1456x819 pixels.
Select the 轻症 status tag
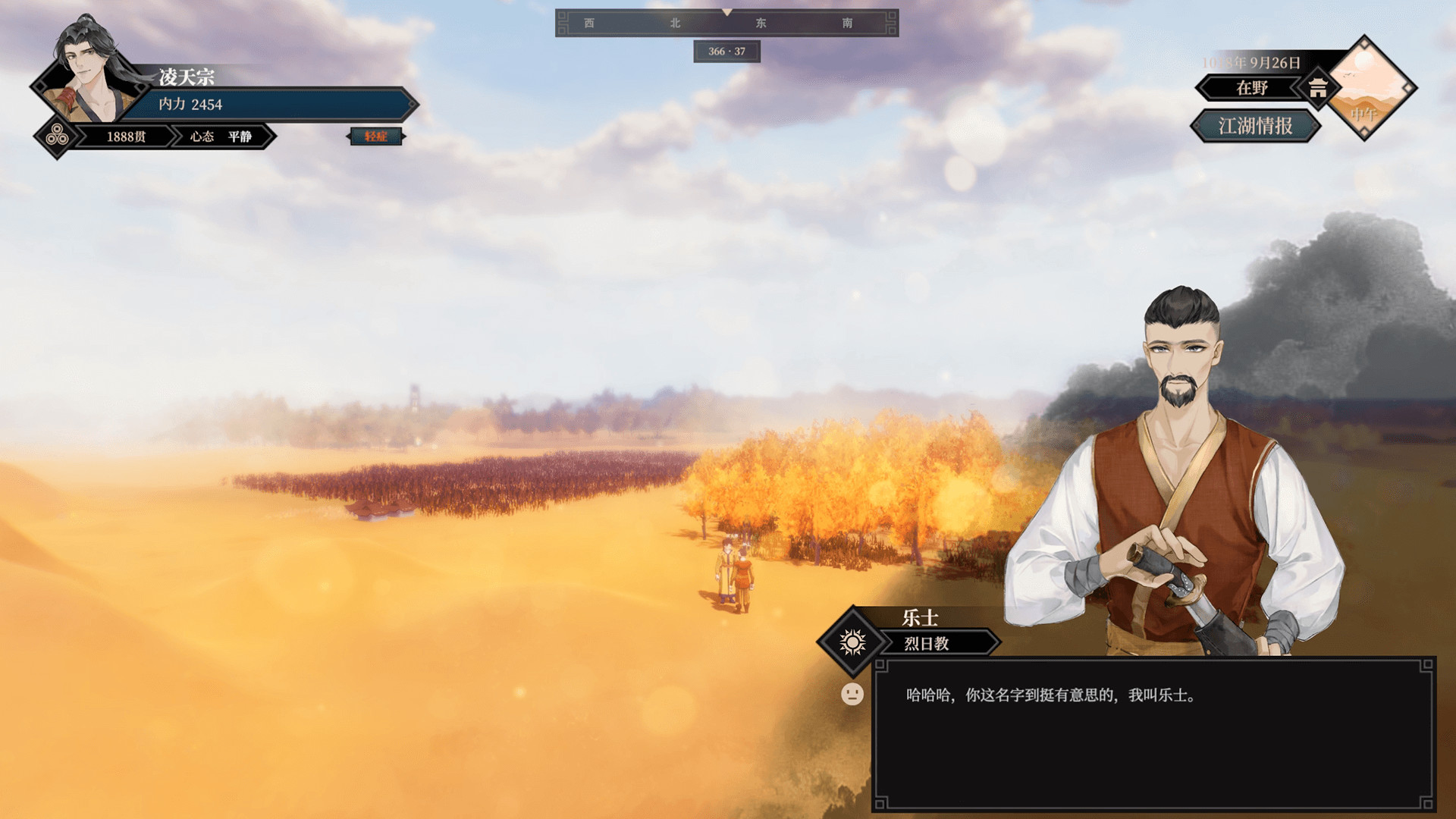tap(375, 136)
